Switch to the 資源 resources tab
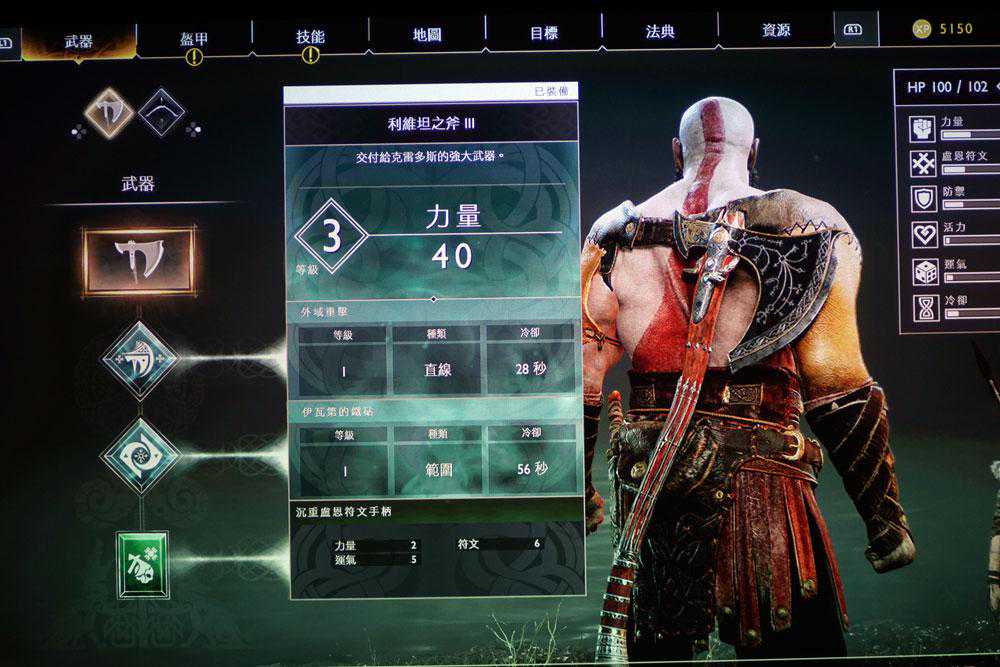 click(x=776, y=31)
